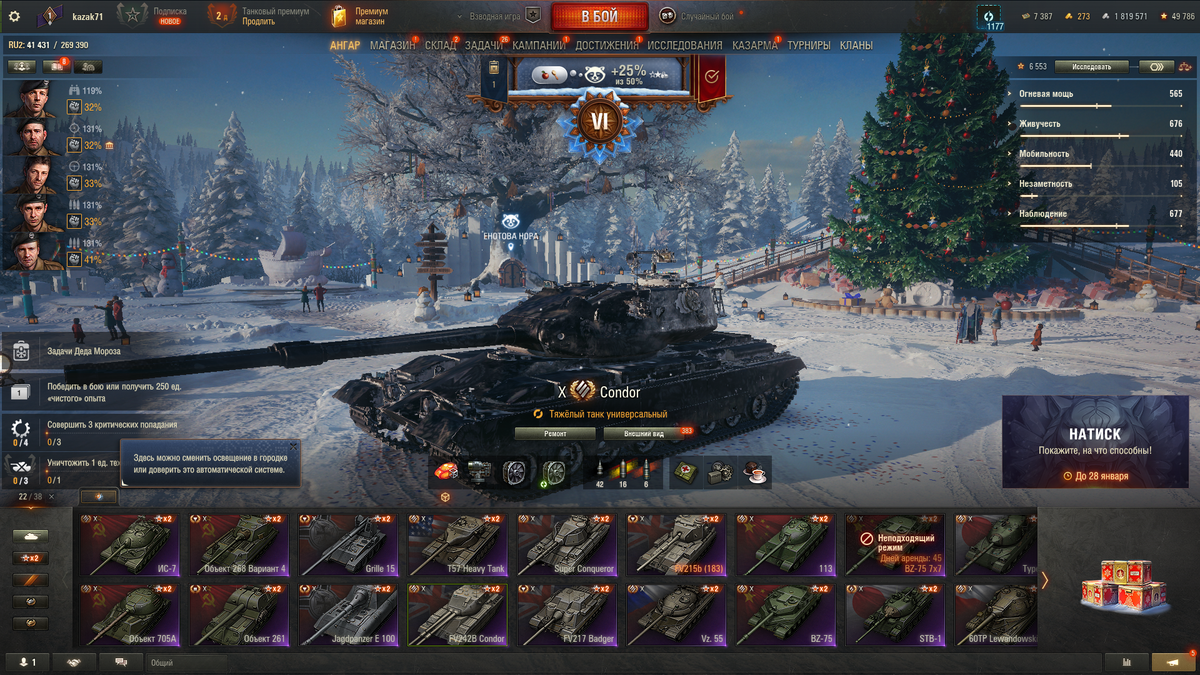Screen dimensions: 1200x675
Task: Show the КАЗАРМА tab
Action: coord(754,45)
